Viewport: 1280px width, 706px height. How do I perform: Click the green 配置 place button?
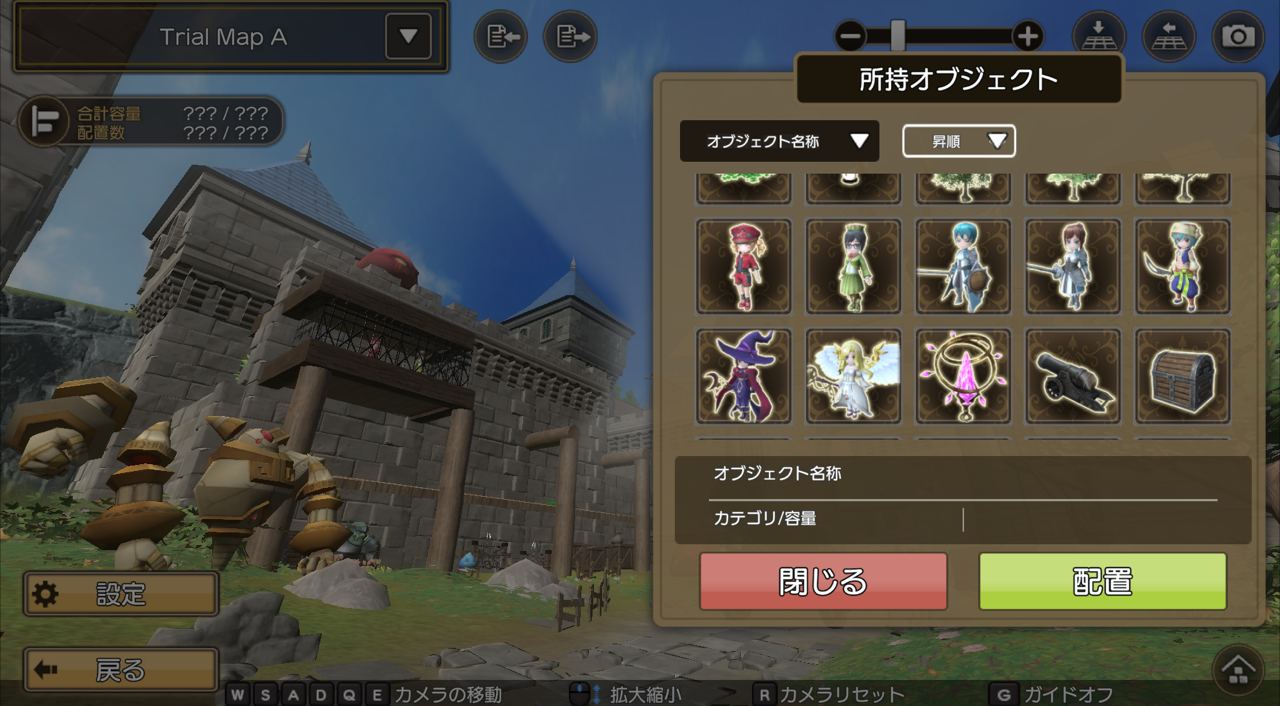(x=1102, y=581)
